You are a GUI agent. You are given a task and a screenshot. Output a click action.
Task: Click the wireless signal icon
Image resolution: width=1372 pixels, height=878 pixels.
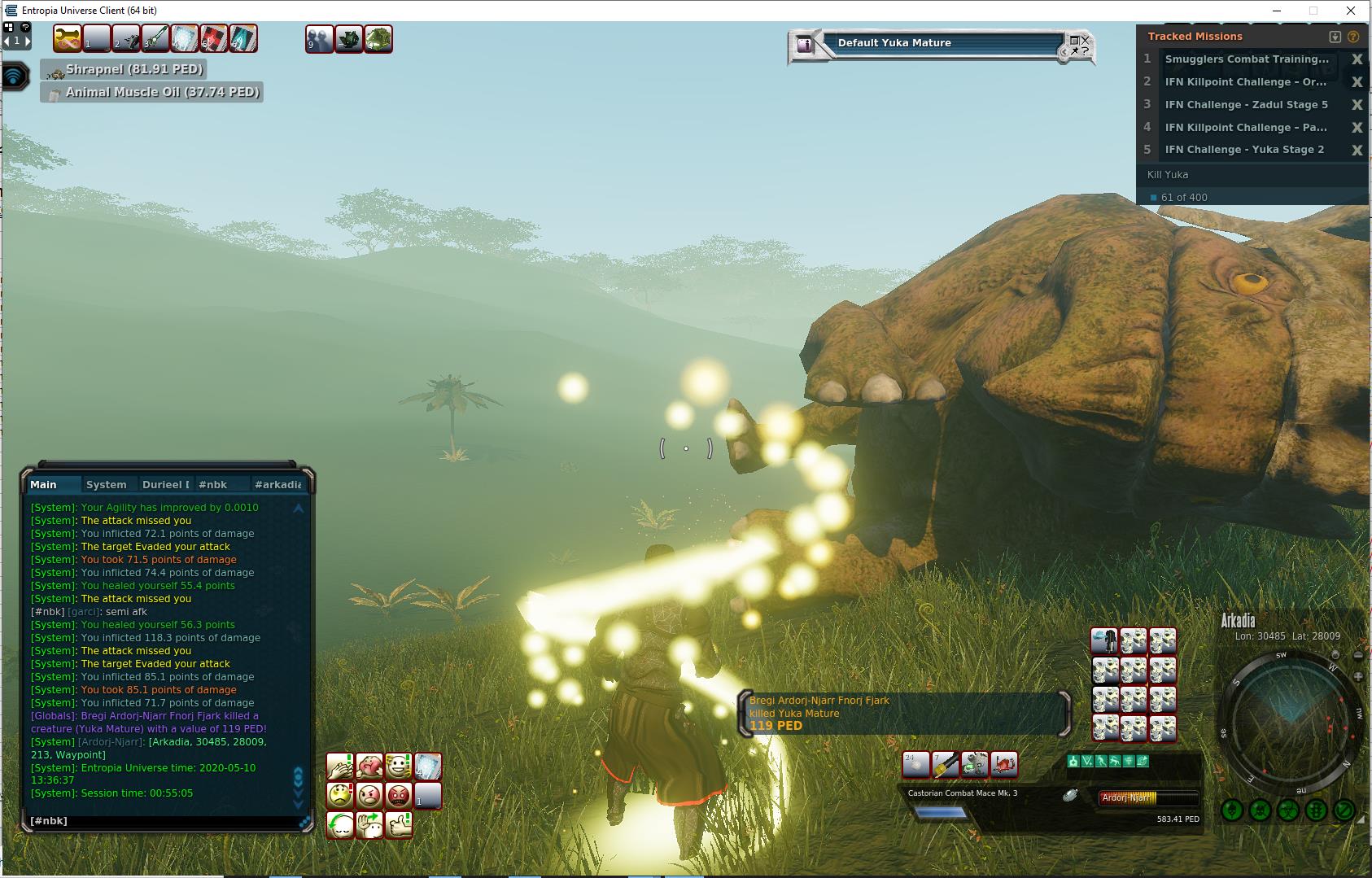coord(15,76)
